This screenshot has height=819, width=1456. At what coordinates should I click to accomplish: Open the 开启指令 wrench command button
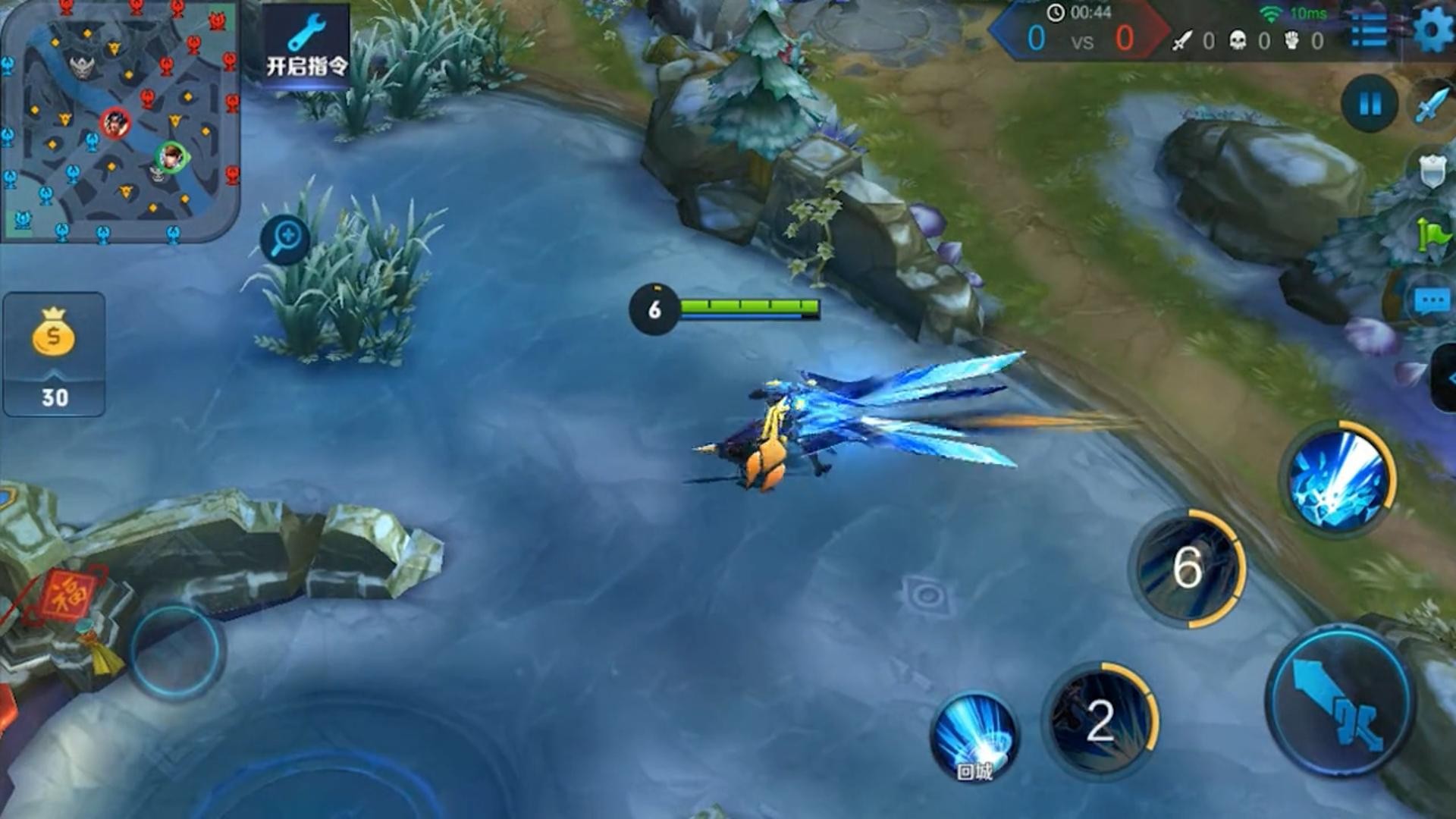[306, 47]
